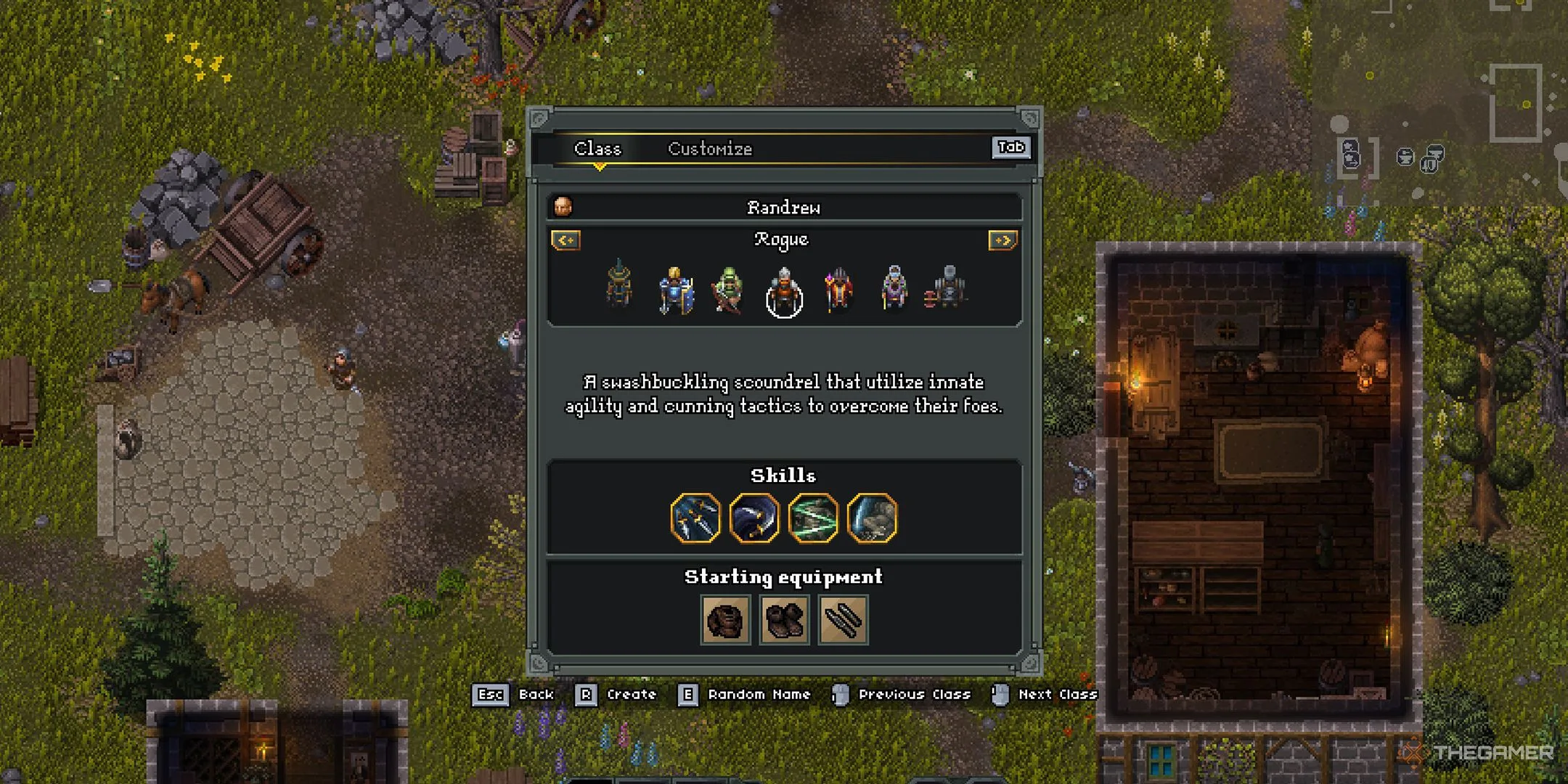1568x784 pixels.
Task: Go to previous class with left arrow
Action: click(565, 240)
